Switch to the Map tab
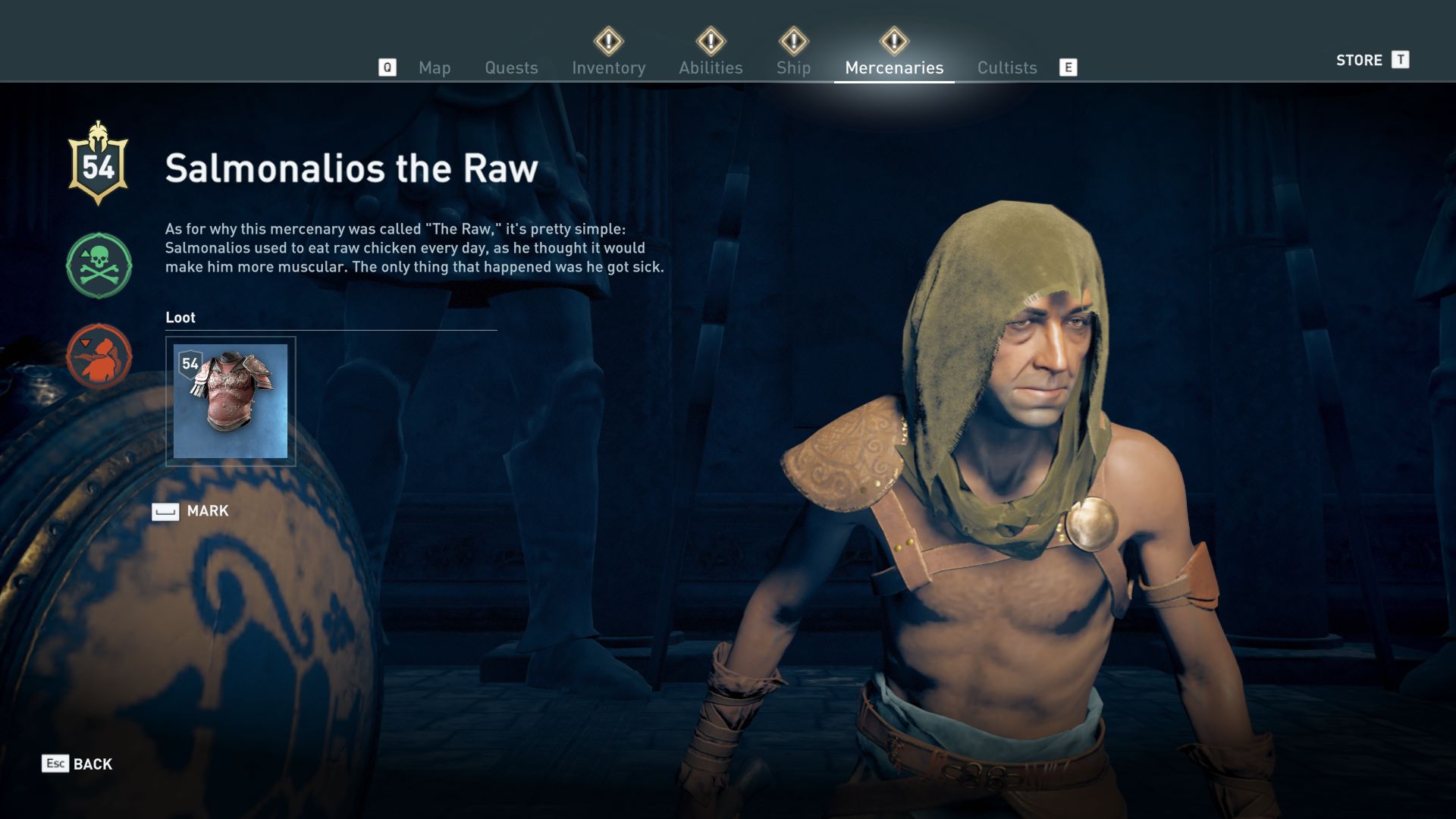The image size is (1456, 819). [434, 67]
